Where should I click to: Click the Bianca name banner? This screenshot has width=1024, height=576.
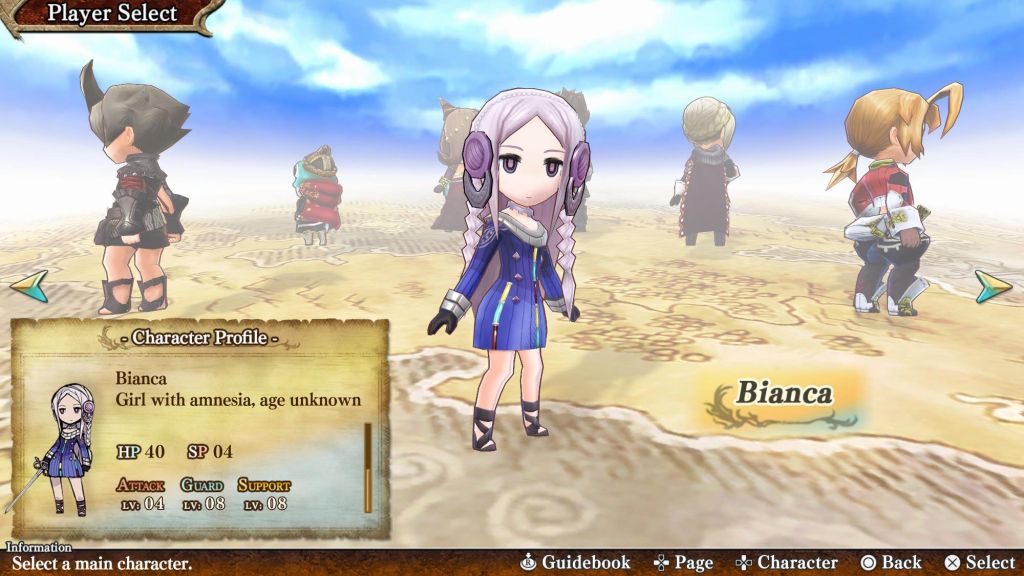(x=784, y=395)
